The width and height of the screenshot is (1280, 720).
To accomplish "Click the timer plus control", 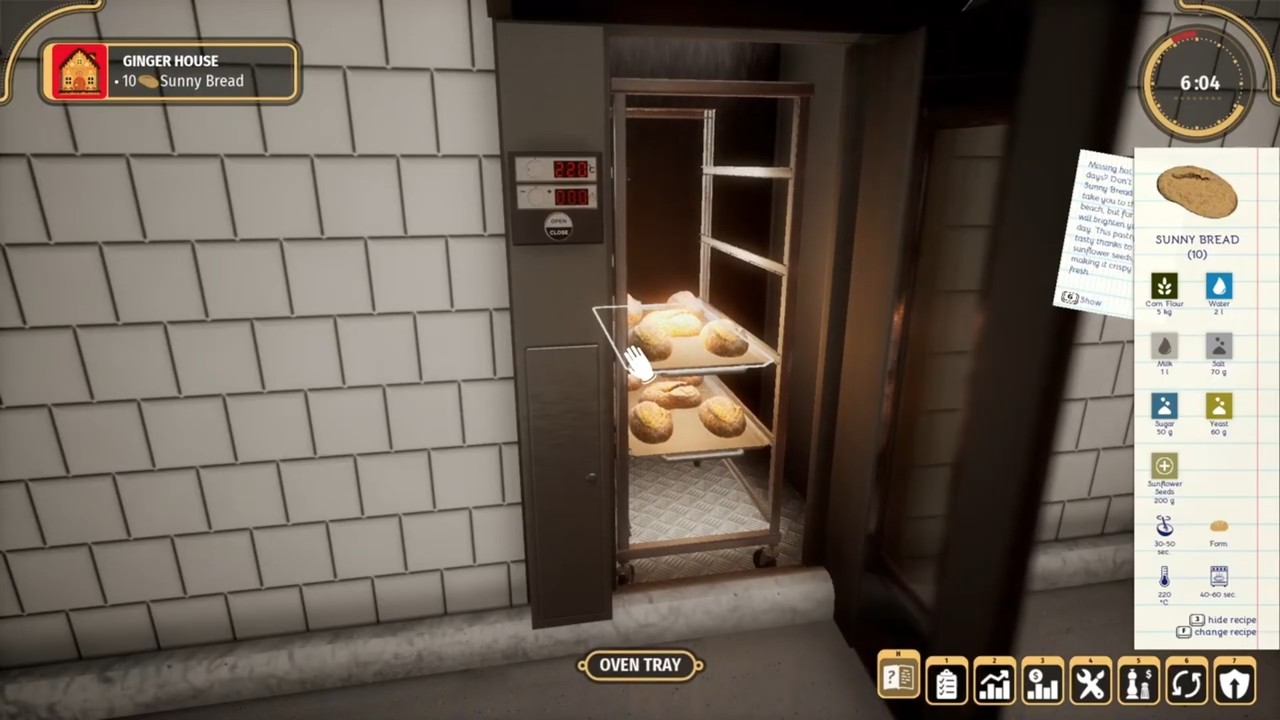I will click(548, 190).
